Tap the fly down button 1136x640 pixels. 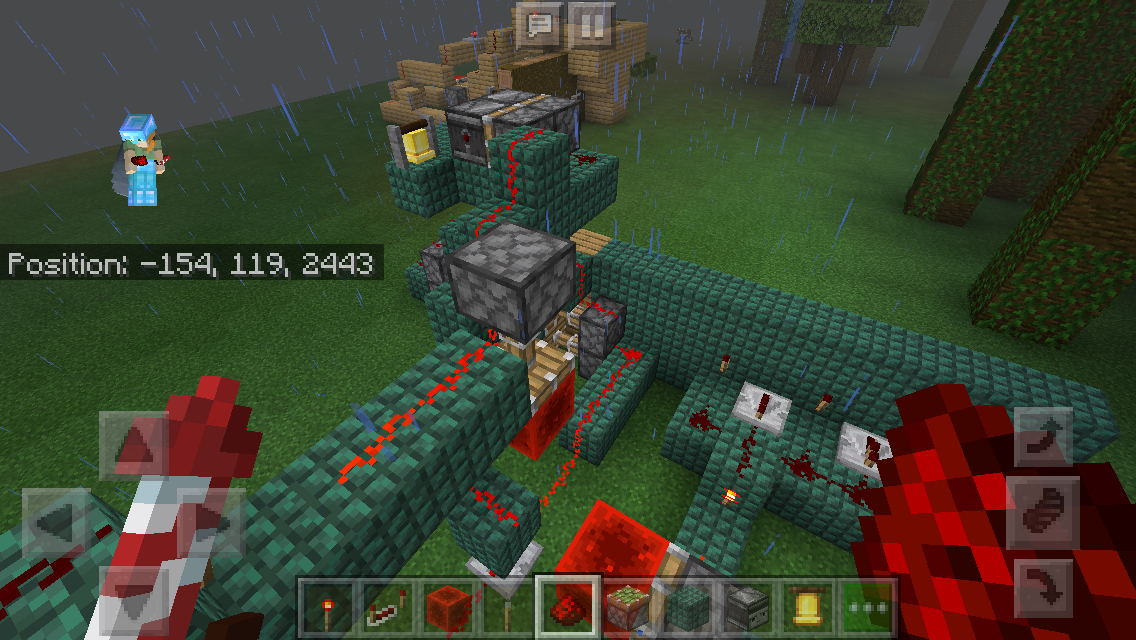coord(1045,587)
